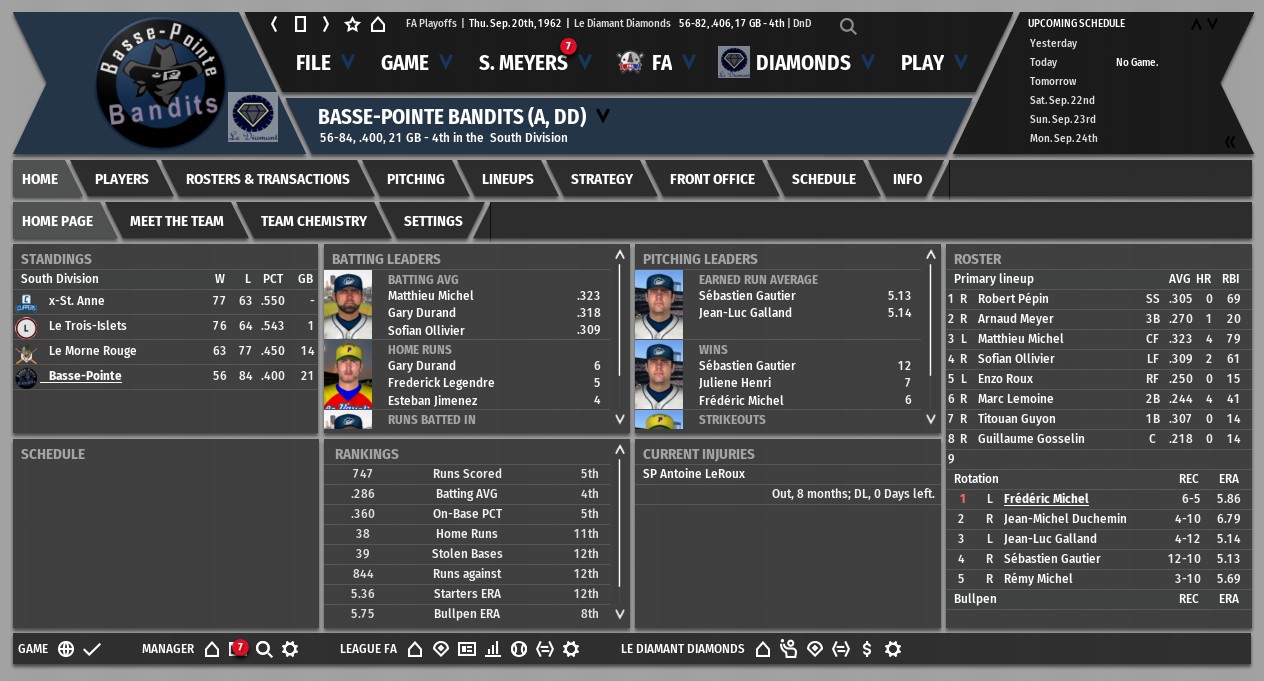This screenshot has width=1264, height=681.
Task: Open the SETTINGS subtab
Action: (432, 221)
